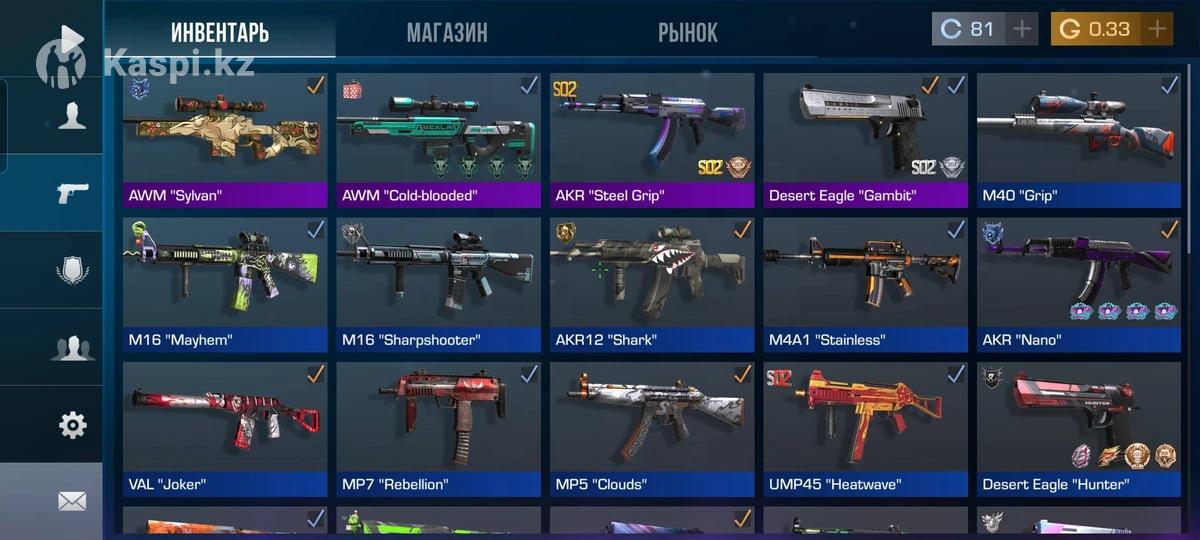Select the AWM "Sylvan" skin
The height and width of the screenshot is (540, 1200).
[x=225, y=138]
